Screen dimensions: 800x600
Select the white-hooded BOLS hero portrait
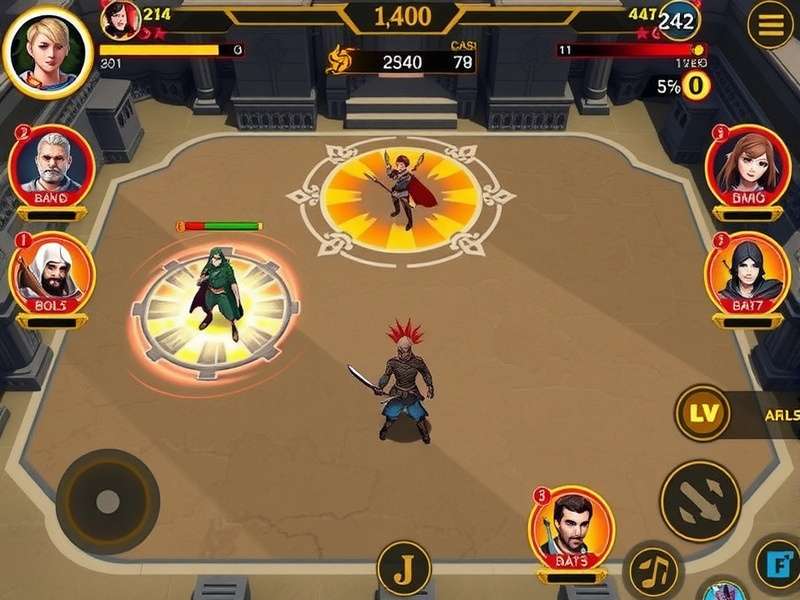(x=51, y=270)
